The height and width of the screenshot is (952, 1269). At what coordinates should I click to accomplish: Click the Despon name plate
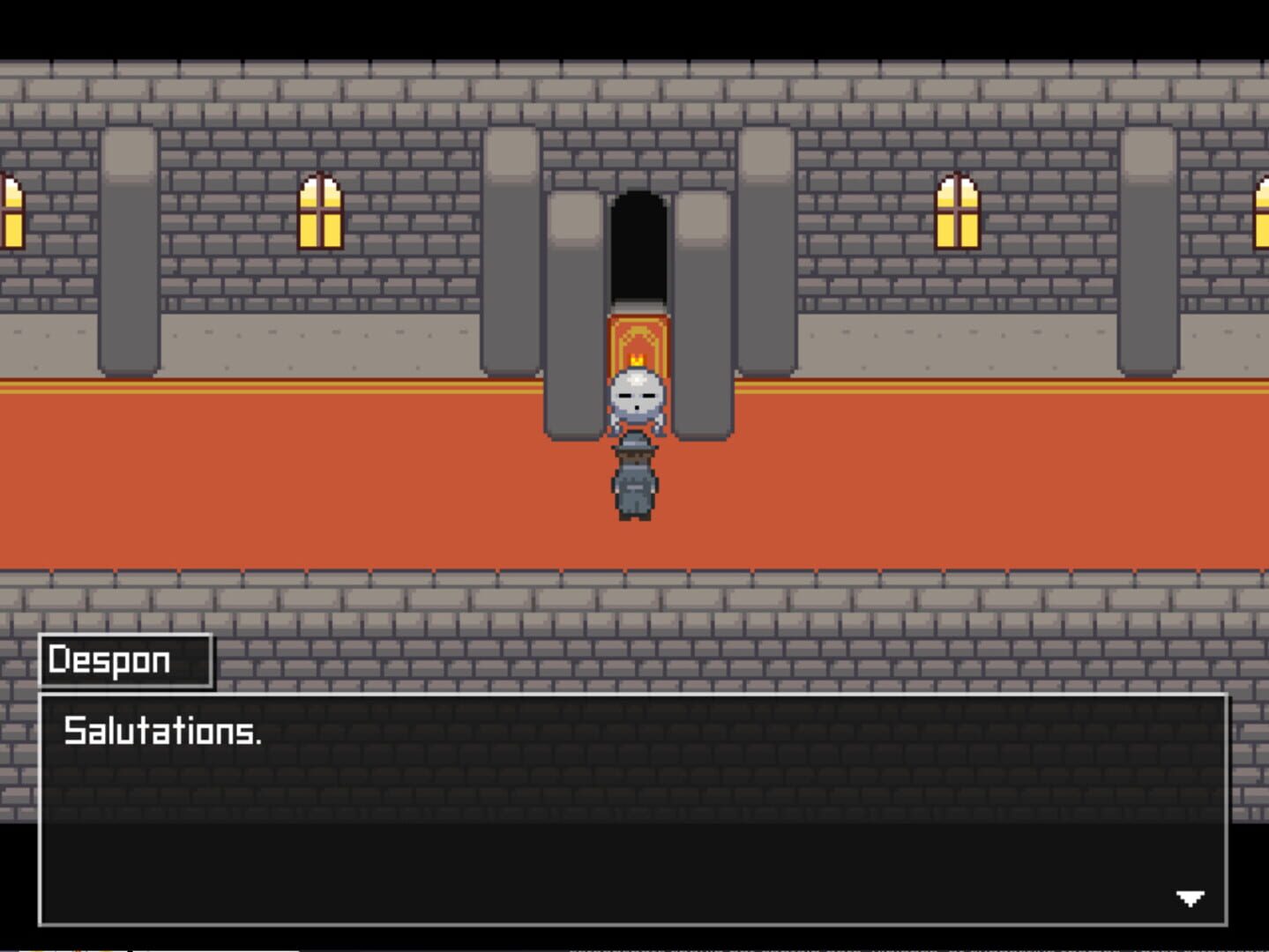click(123, 659)
